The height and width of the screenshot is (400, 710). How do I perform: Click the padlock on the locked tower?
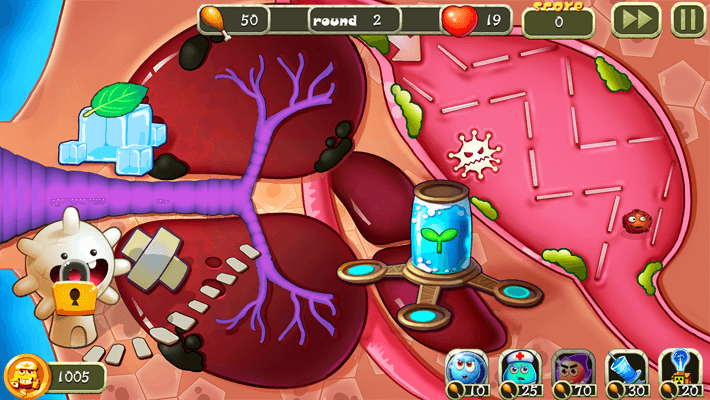click(x=73, y=294)
